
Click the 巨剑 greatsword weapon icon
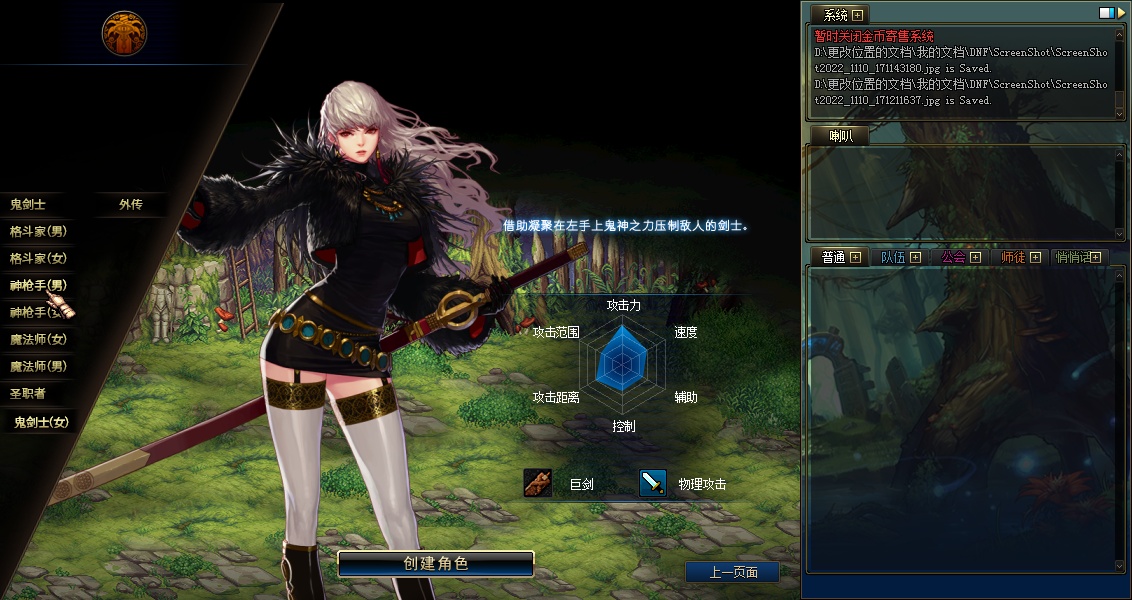pos(538,483)
